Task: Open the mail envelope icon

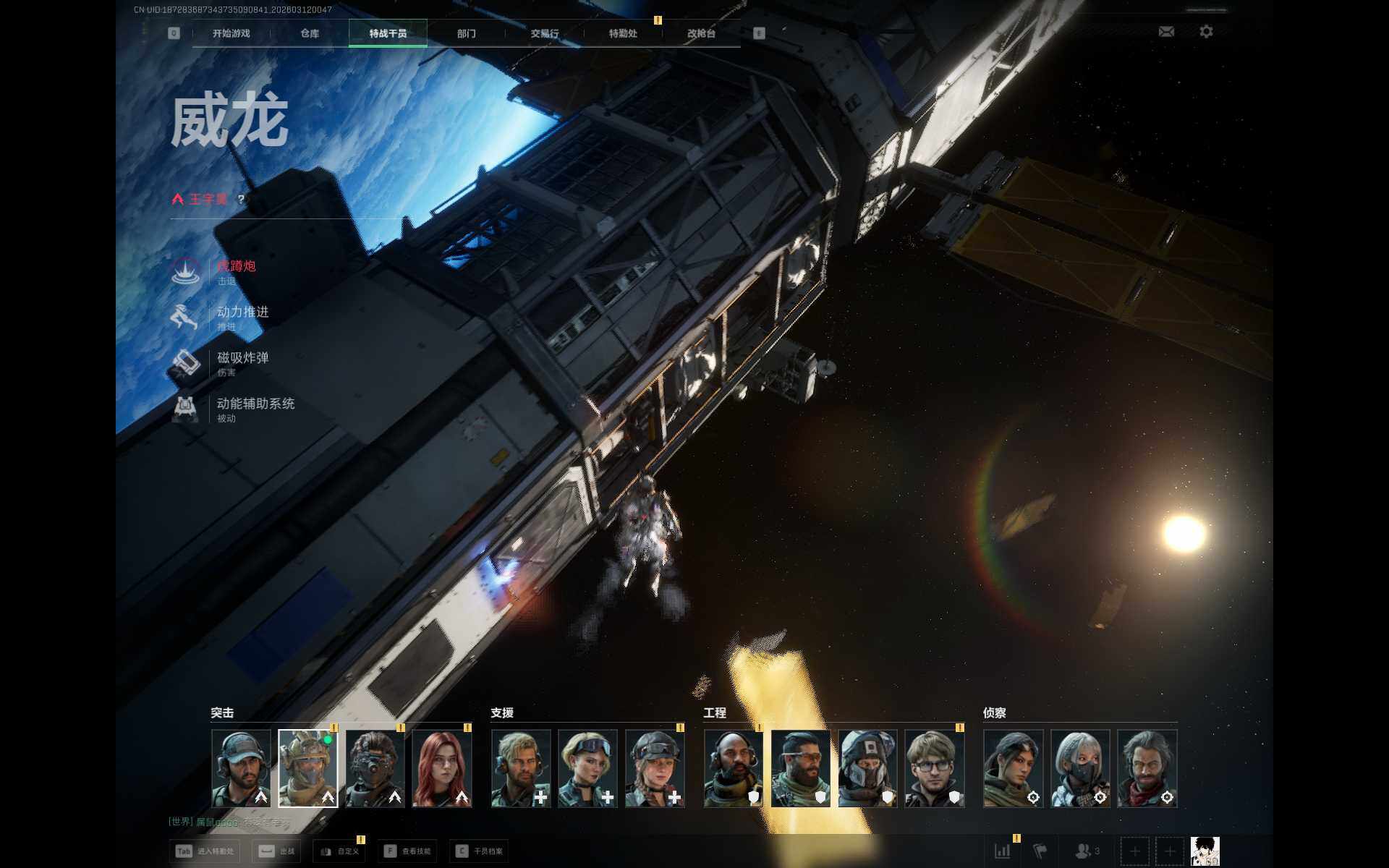Action: pyautogui.click(x=1166, y=32)
